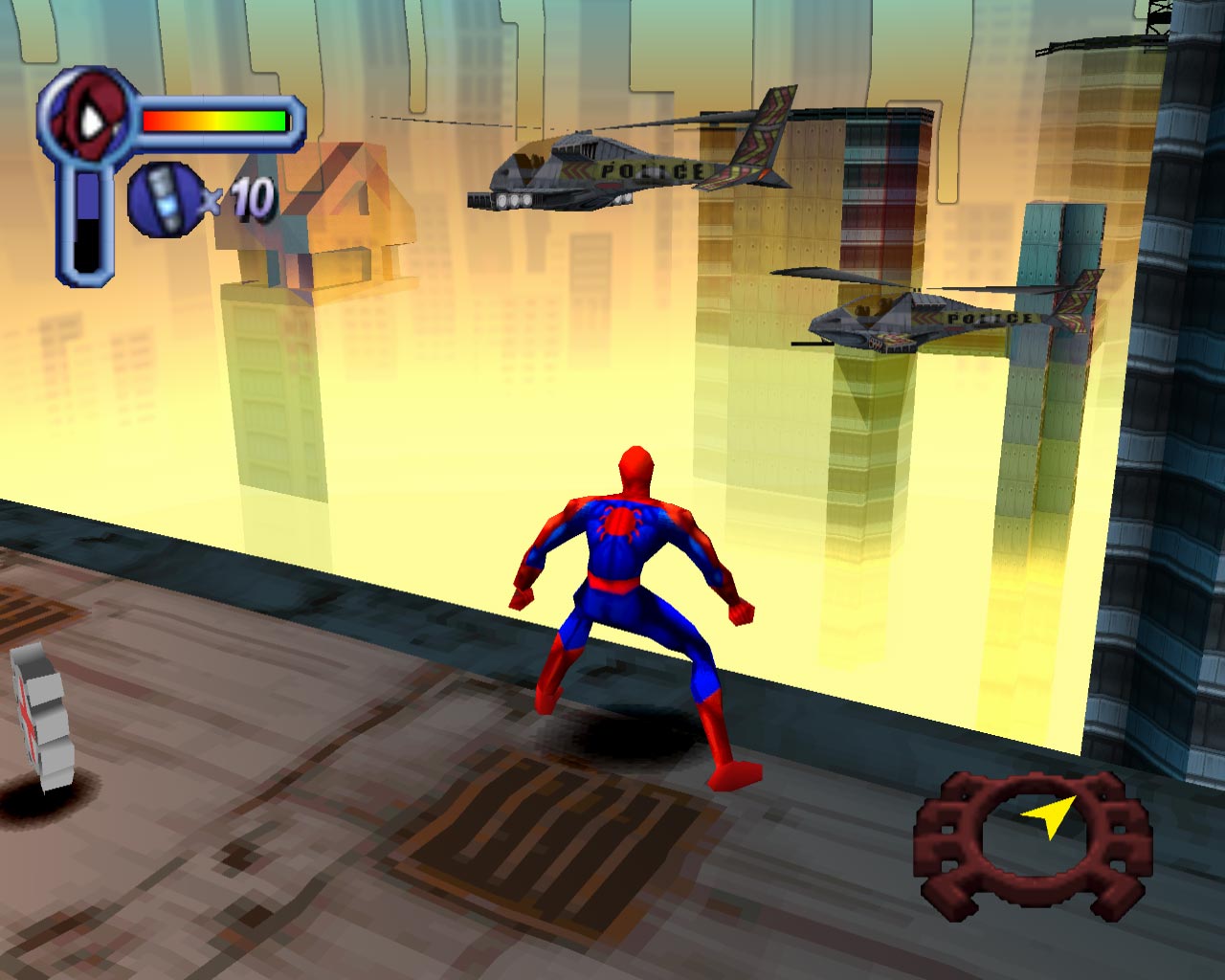The width and height of the screenshot is (1225, 980).
Task: Click the x10 web fluid counter
Action: click(x=235, y=195)
